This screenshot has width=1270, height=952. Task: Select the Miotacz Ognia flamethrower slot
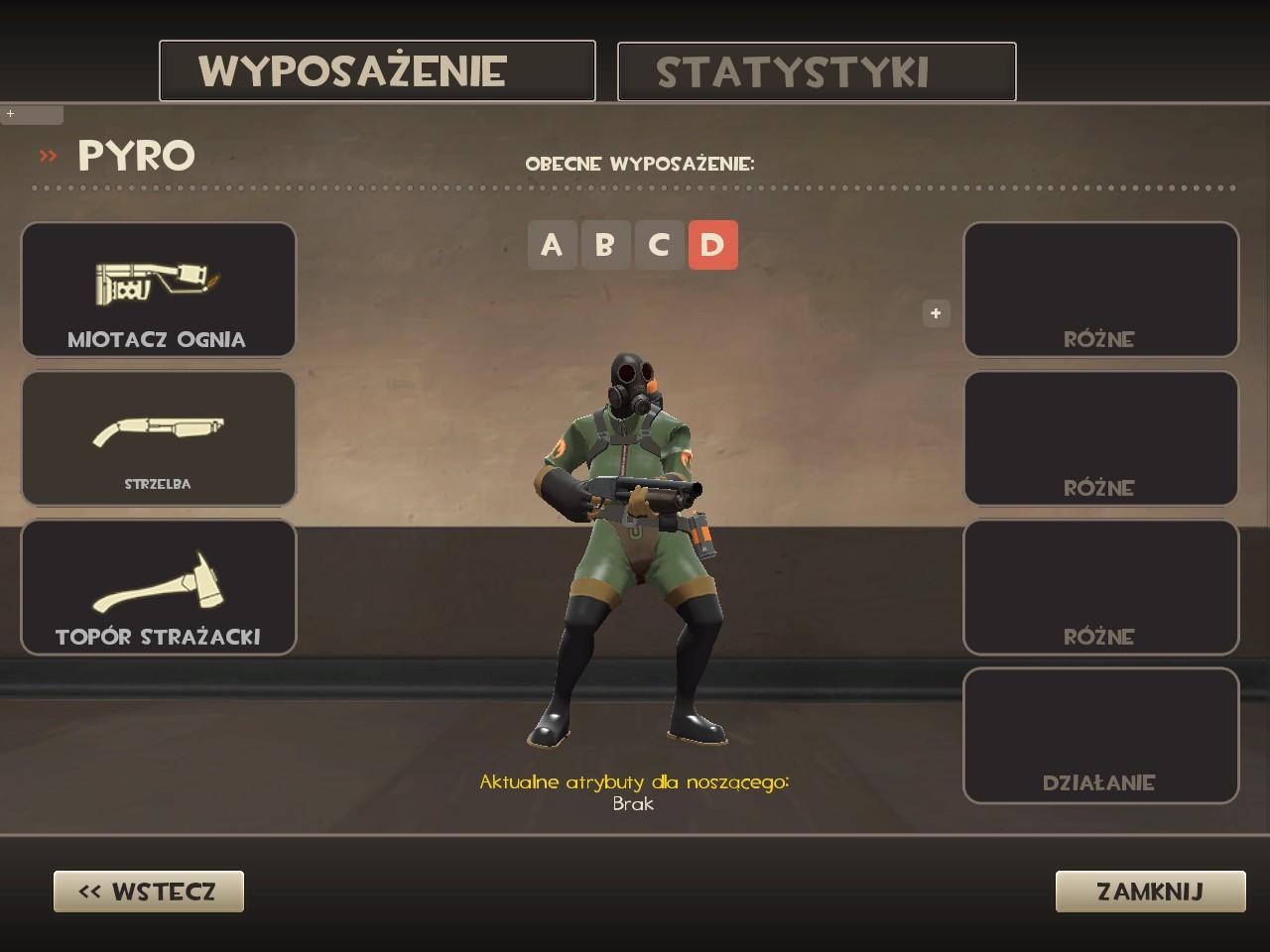(x=158, y=290)
